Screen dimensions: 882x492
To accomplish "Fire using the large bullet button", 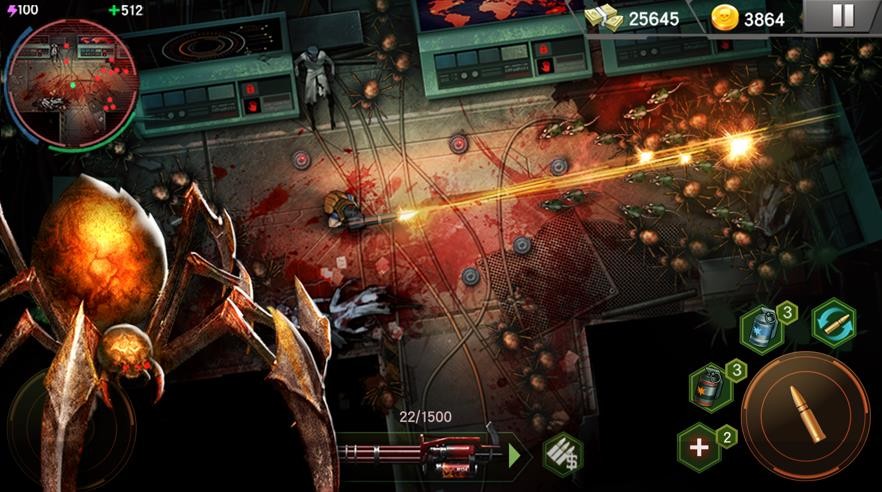I will [x=807, y=414].
